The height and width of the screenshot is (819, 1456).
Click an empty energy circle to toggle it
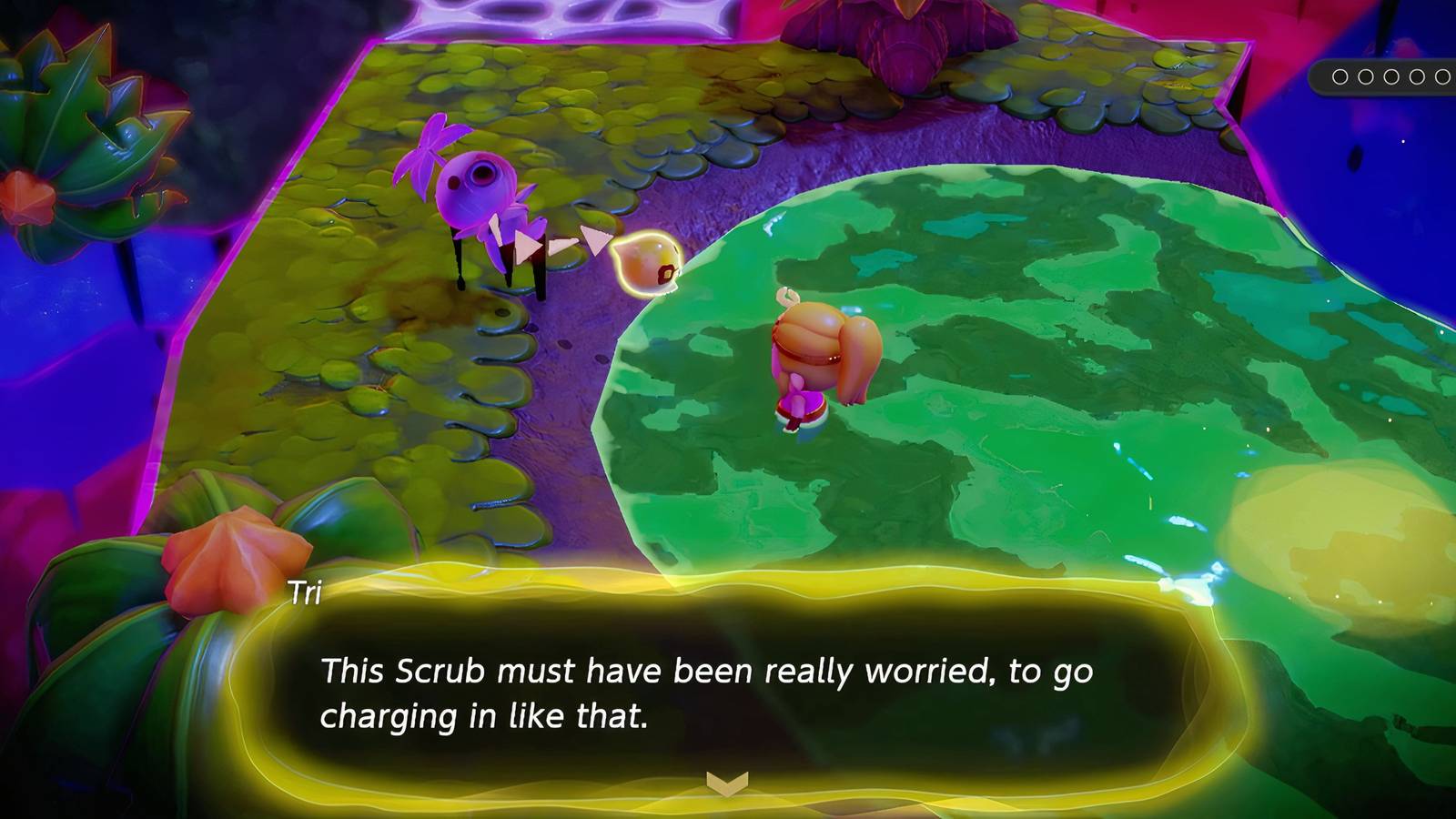pyautogui.click(x=1391, y=77)
